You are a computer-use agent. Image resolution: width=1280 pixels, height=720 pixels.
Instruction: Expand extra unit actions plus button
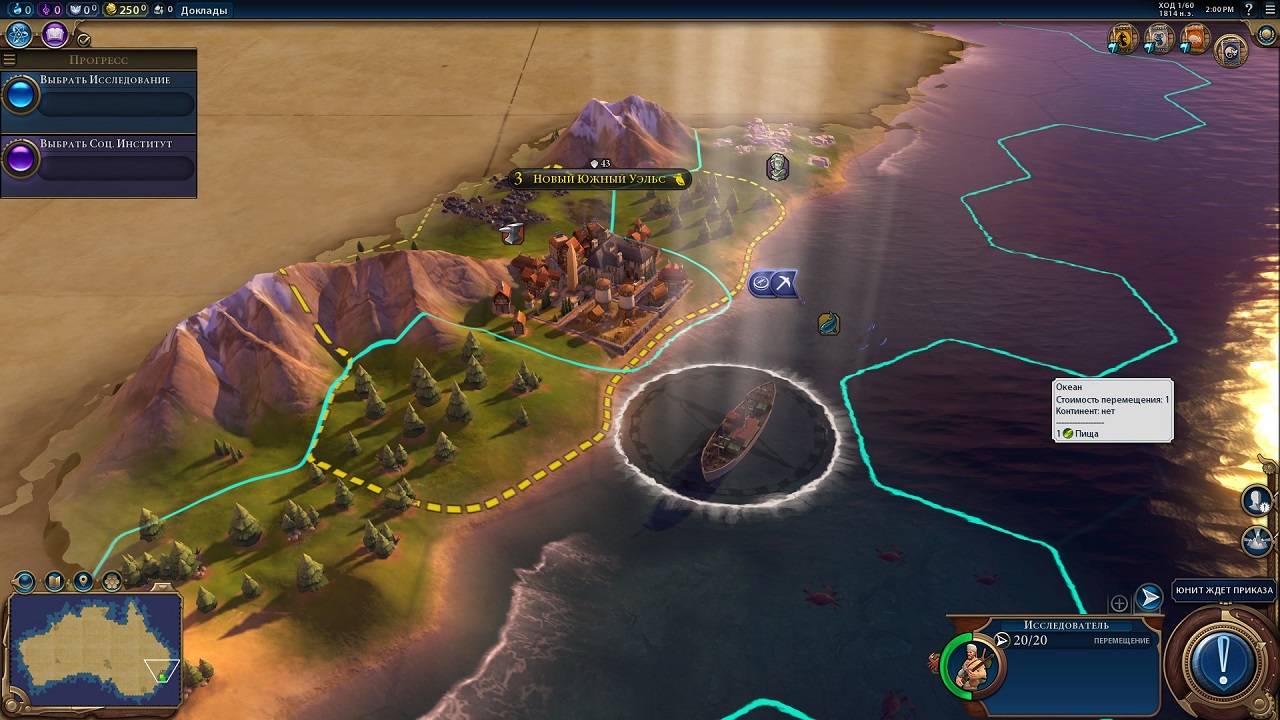[1119, 603]
